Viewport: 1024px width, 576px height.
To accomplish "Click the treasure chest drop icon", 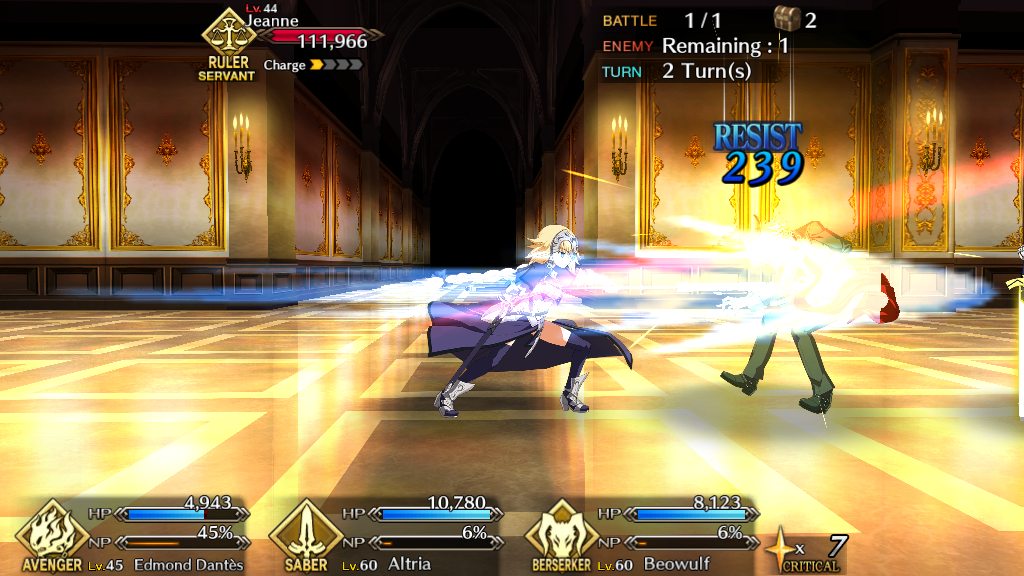I will (787, 18).
